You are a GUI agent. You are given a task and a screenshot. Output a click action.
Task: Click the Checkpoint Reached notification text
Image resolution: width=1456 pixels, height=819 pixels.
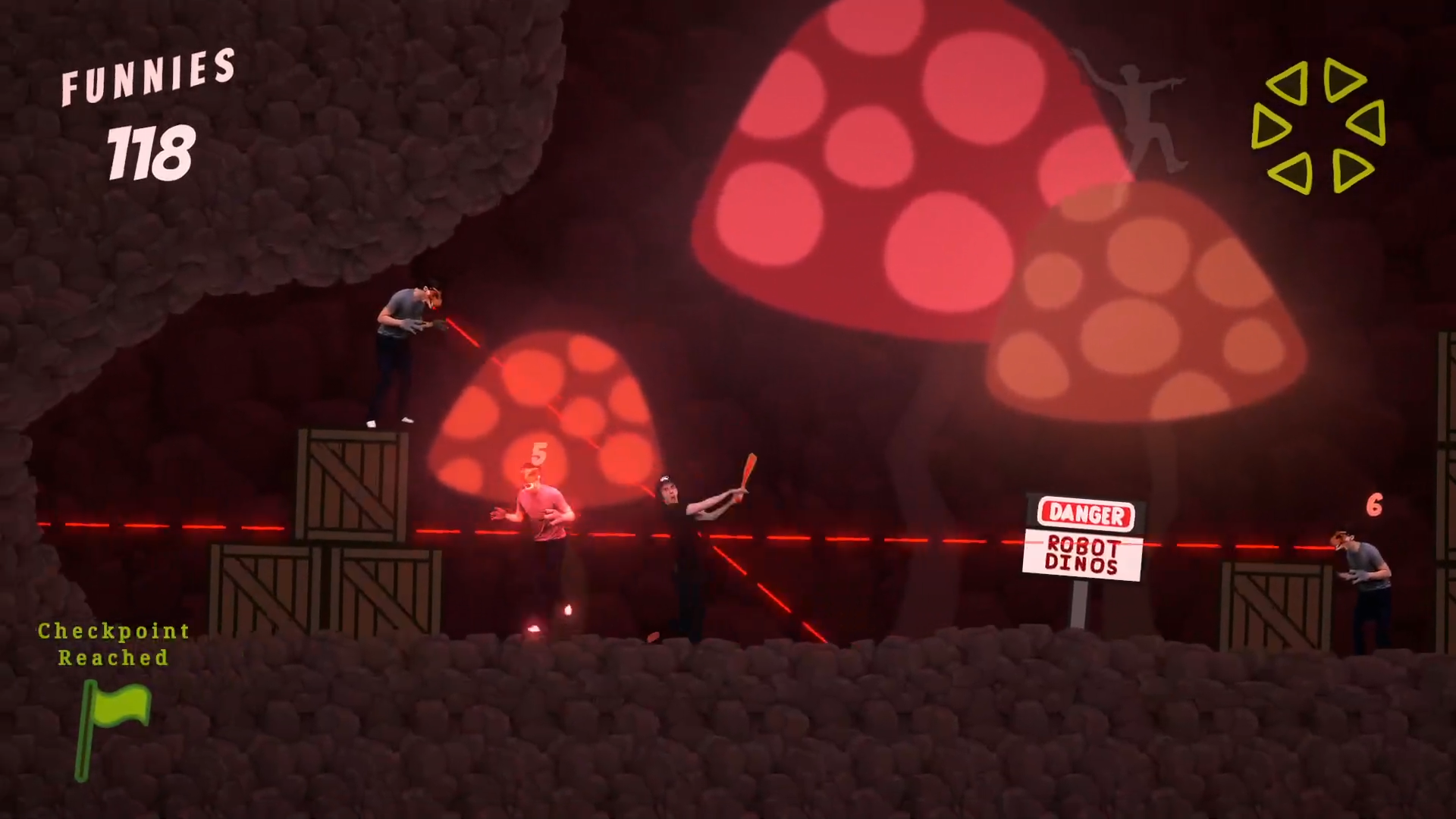[x=112, y=645]
